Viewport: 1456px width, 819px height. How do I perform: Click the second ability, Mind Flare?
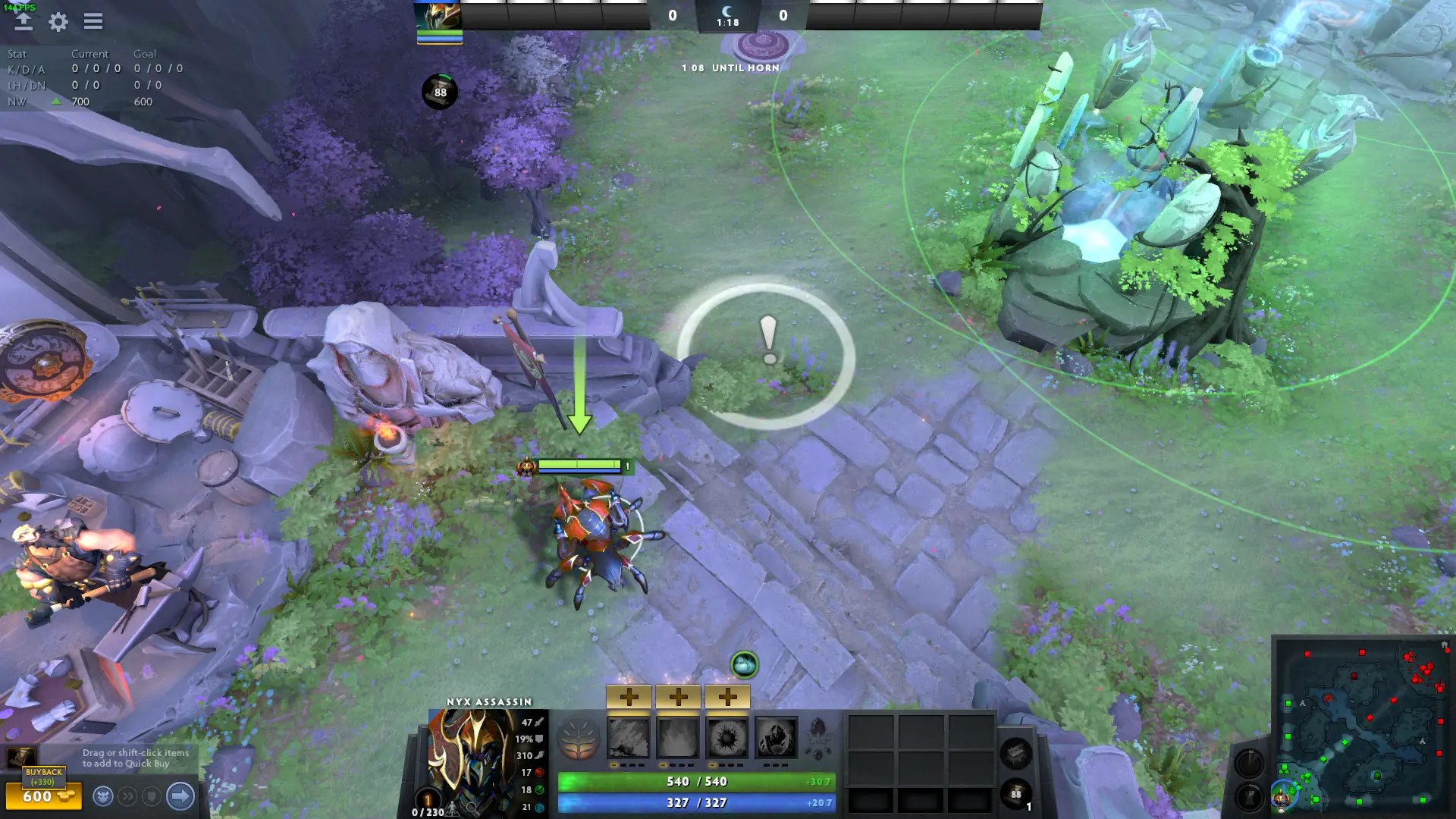pos(678,737)
